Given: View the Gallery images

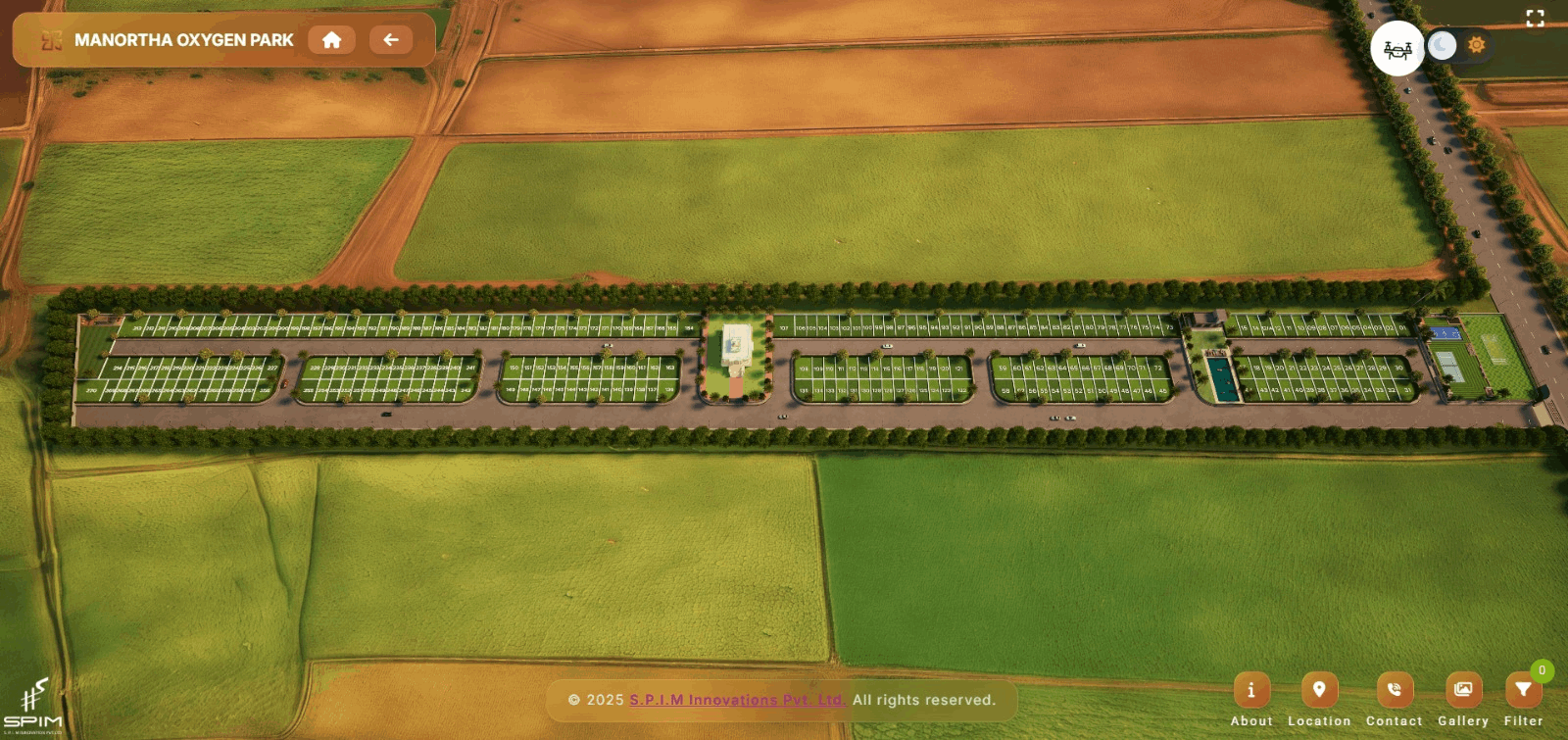Looking at the screenshot, I should click(1462, 691).
